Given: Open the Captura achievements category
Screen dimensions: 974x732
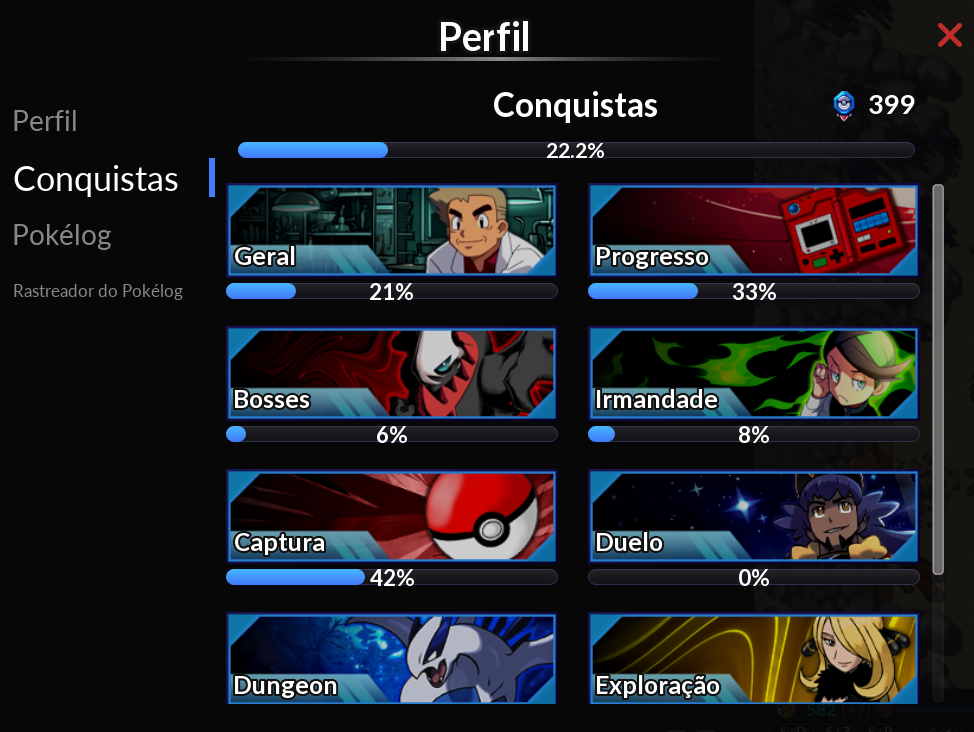Looking at the screenshot, I should pyautogui.click(x=391, y=516).
